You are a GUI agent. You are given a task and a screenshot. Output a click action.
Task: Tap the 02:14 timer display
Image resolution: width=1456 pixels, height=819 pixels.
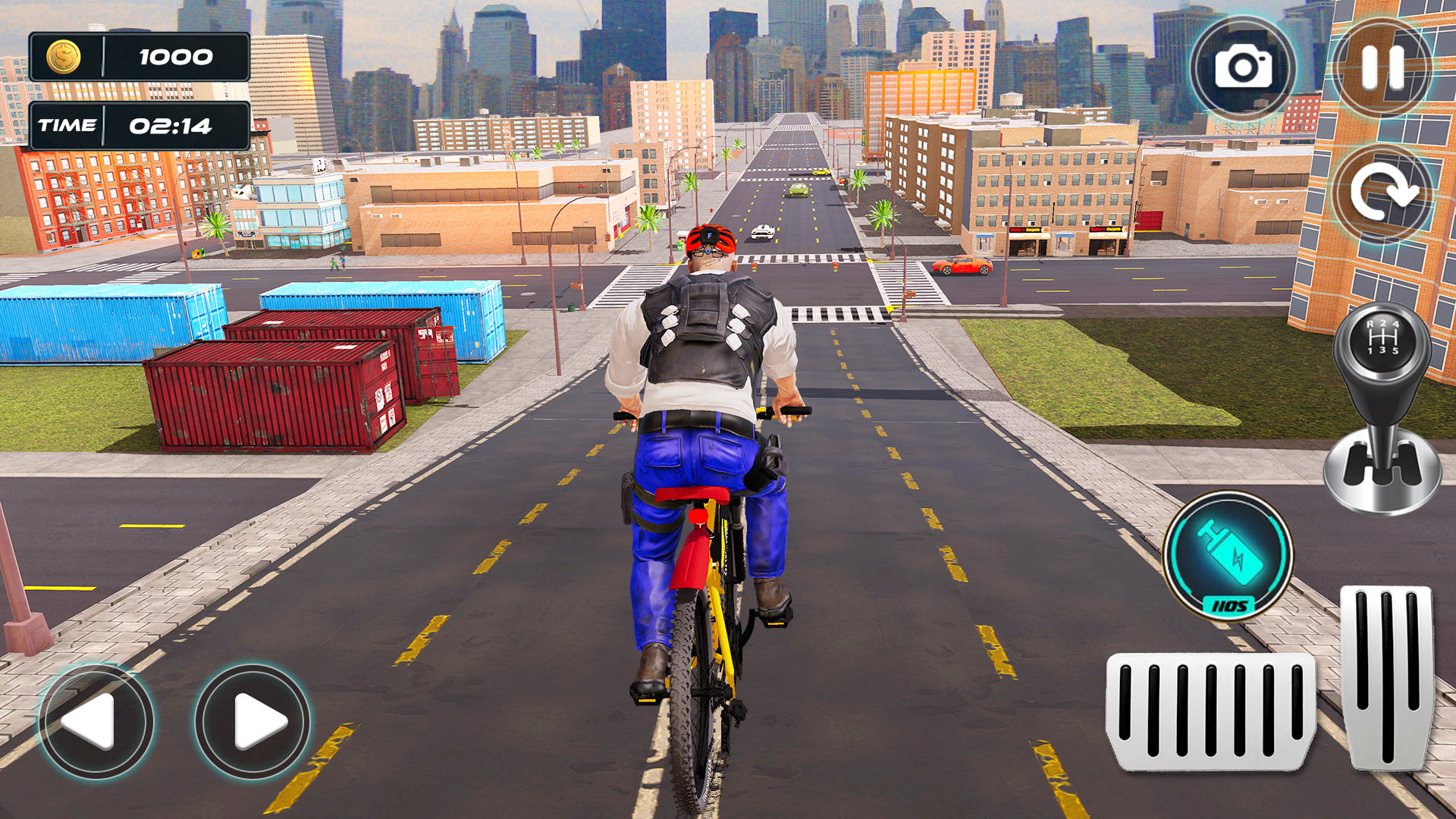(x=173, y=127)
